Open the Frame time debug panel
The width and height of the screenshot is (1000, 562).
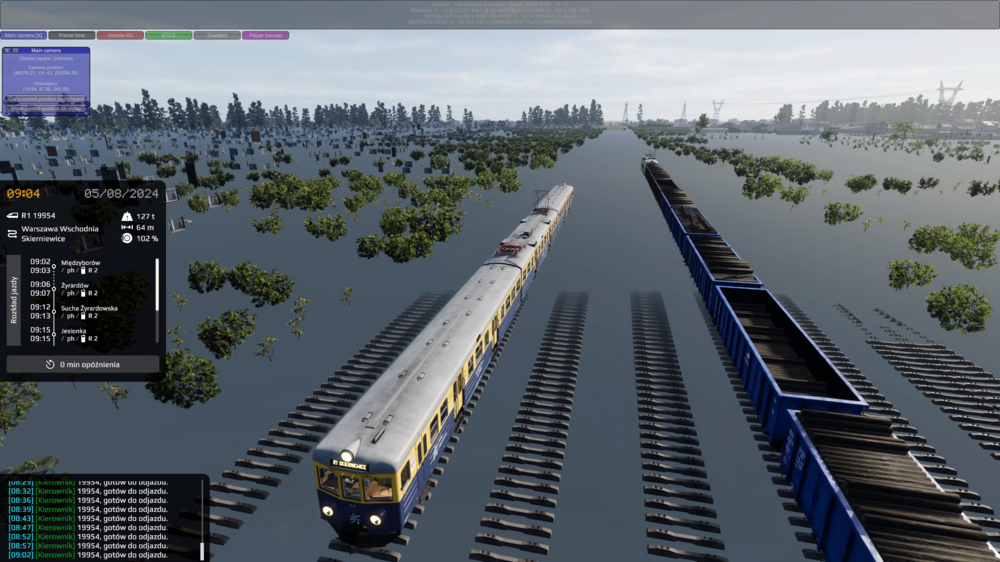(72, 35)
